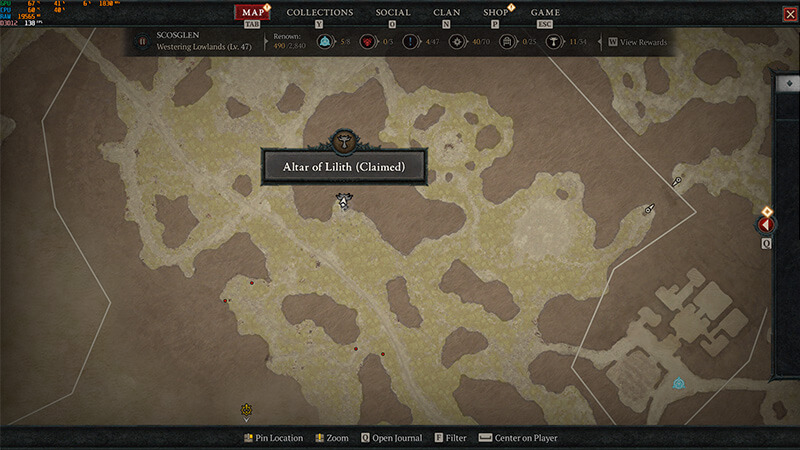Go to the Clan tab
Screen dimensions: 800x450
447,13
